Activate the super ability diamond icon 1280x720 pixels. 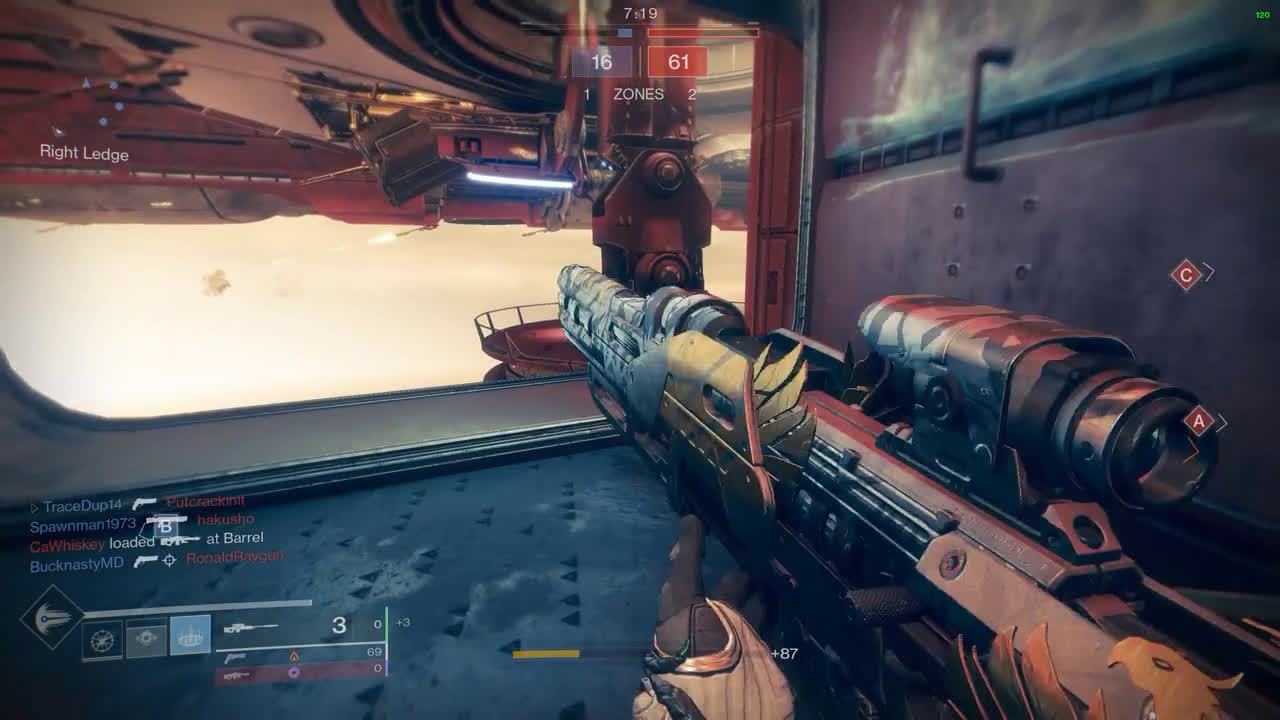(x=52, y=618)
